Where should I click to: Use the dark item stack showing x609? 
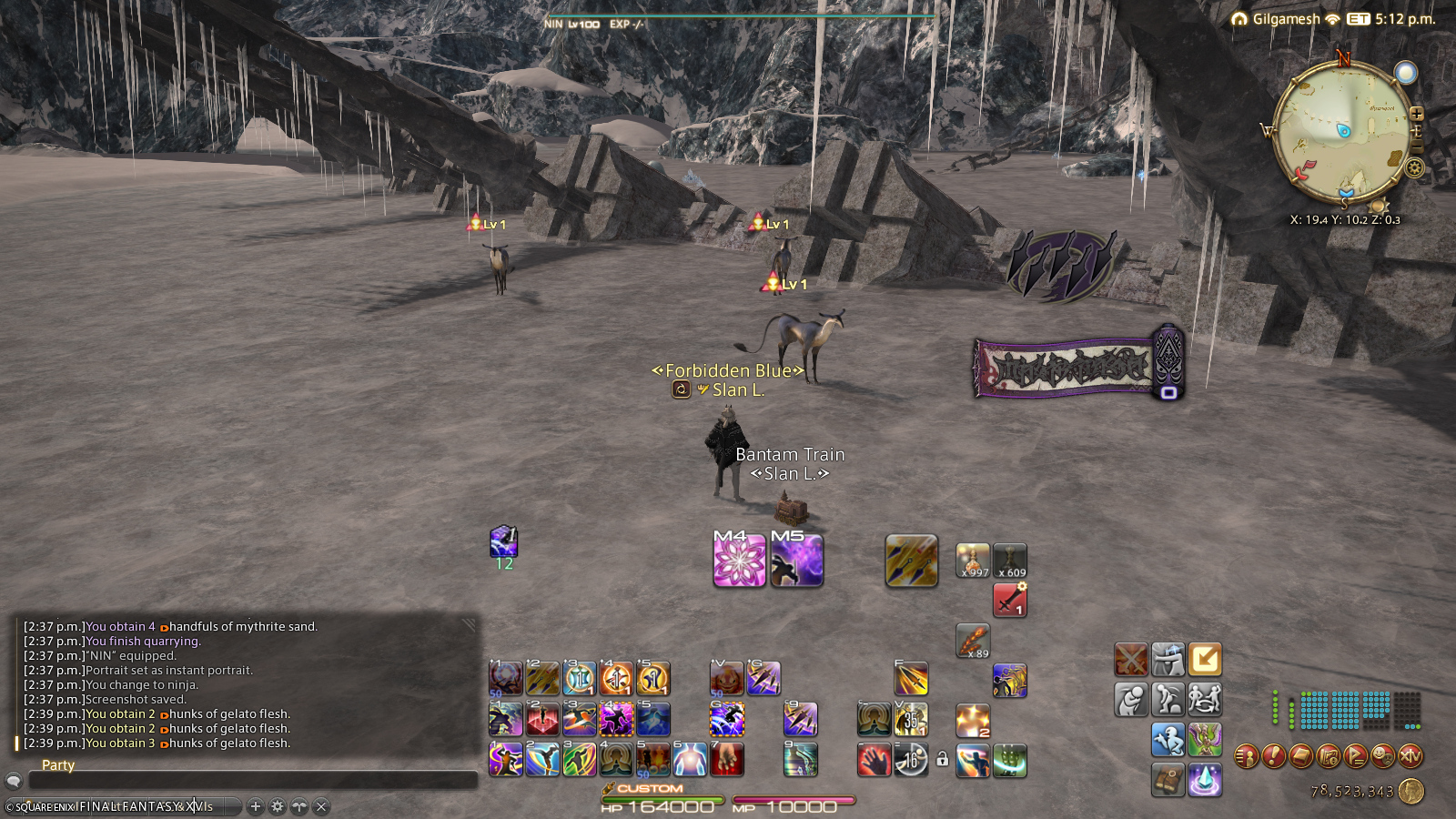pos(1010,561)
